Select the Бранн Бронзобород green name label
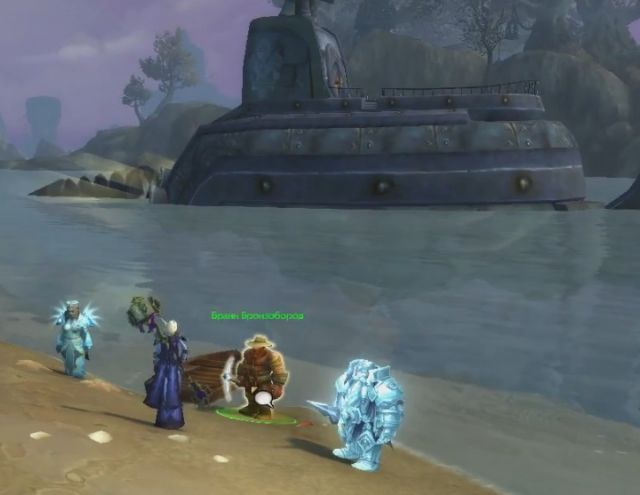Screen dimensions: 640x495 (257, 316)
